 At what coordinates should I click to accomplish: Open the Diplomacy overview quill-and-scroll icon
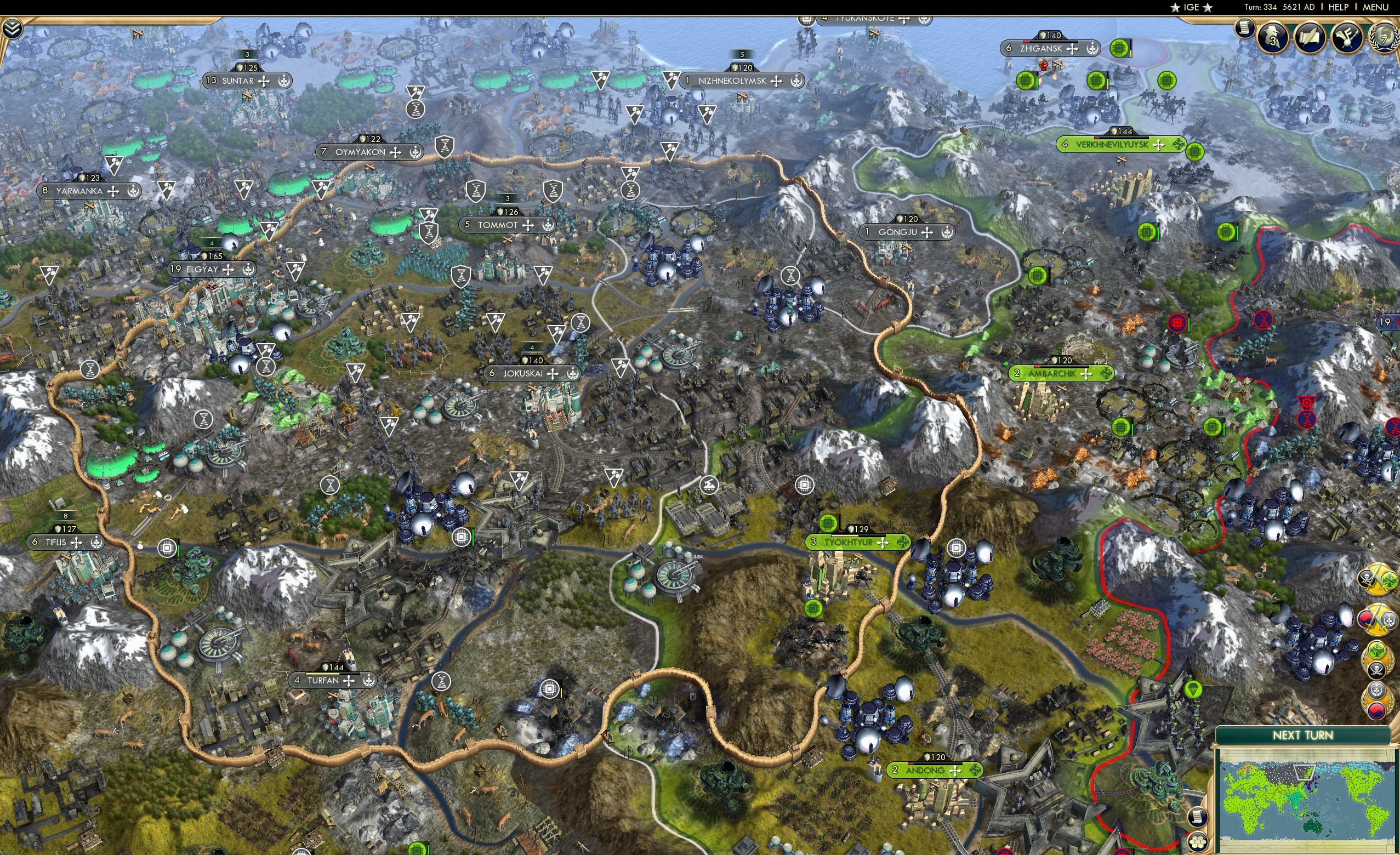1311,38
